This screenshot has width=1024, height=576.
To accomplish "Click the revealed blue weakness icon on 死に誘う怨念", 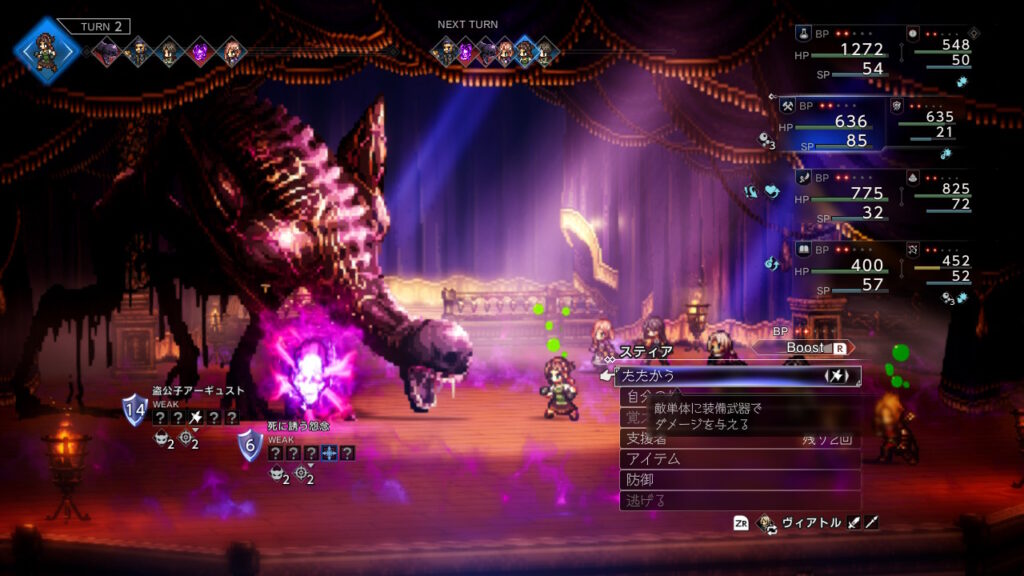I will pyautogui.click(x=329, y=453).
